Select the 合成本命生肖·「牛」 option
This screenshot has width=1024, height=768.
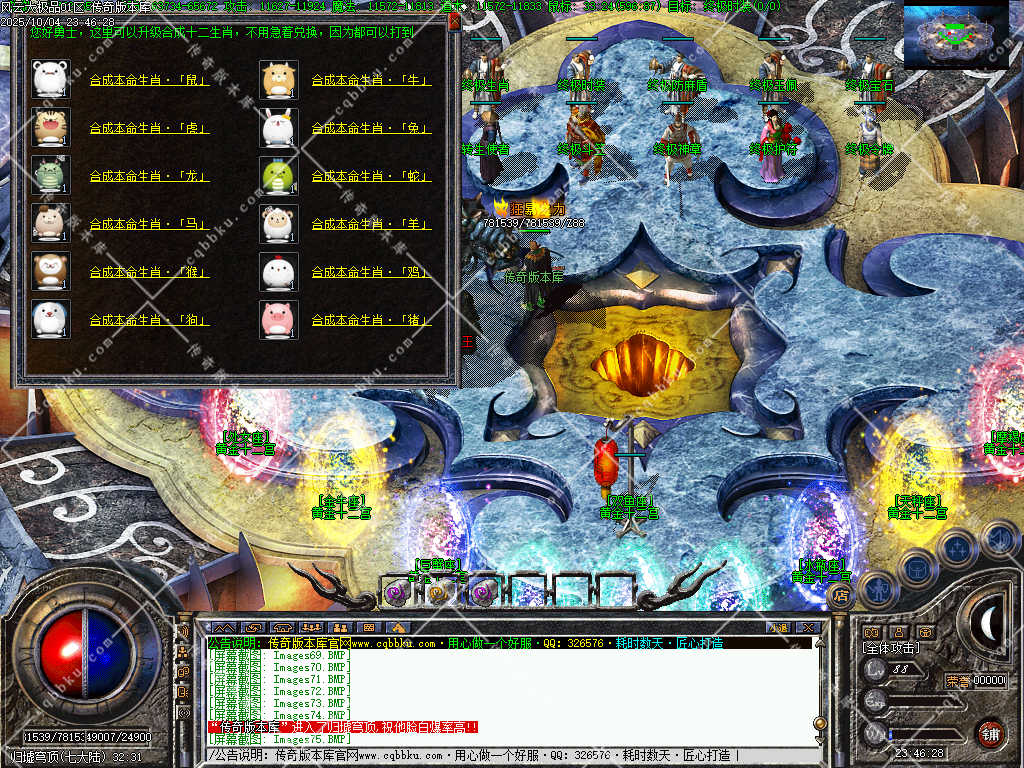point(371,80)
